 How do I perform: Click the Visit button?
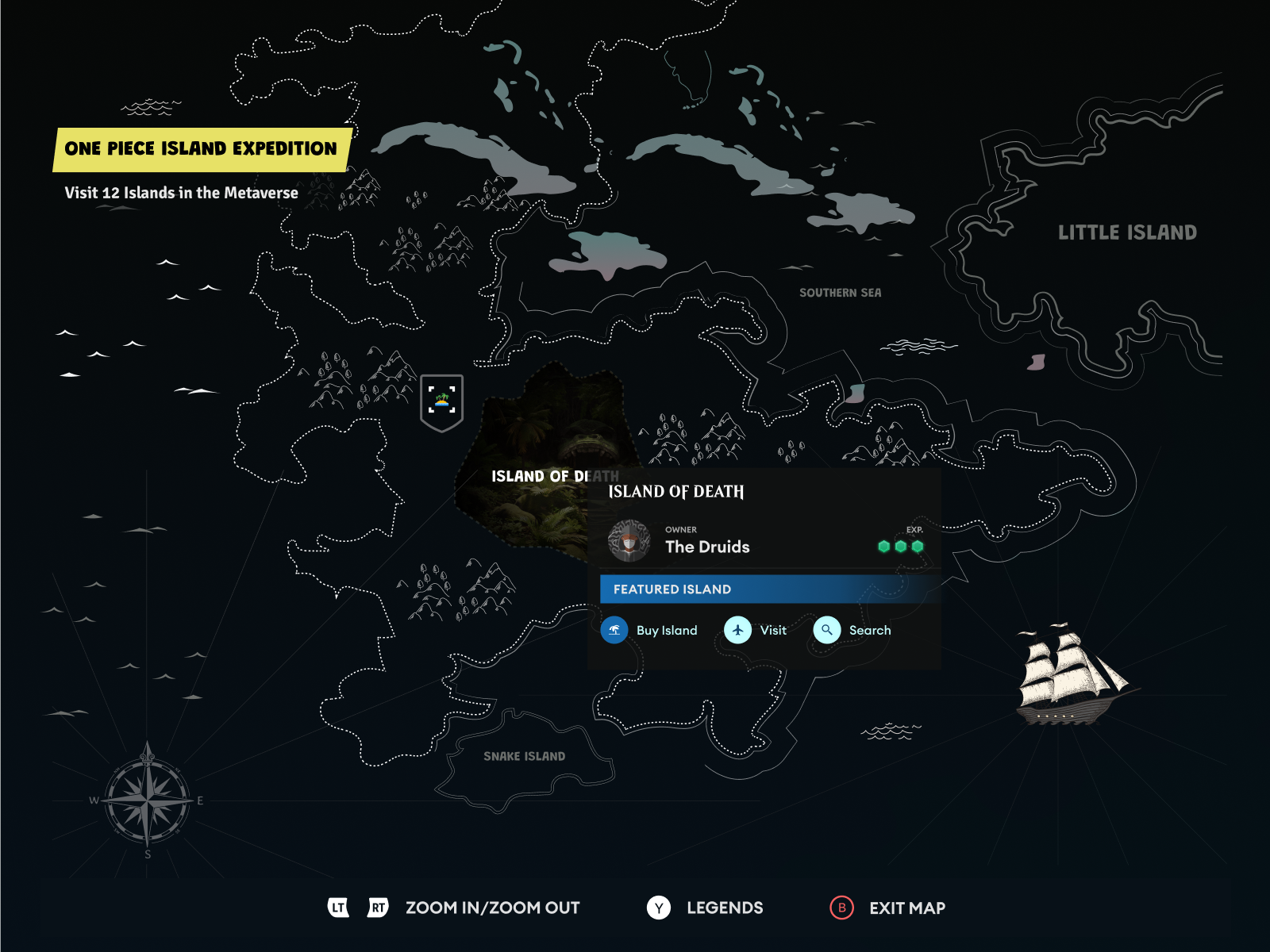tap(758, 630)
